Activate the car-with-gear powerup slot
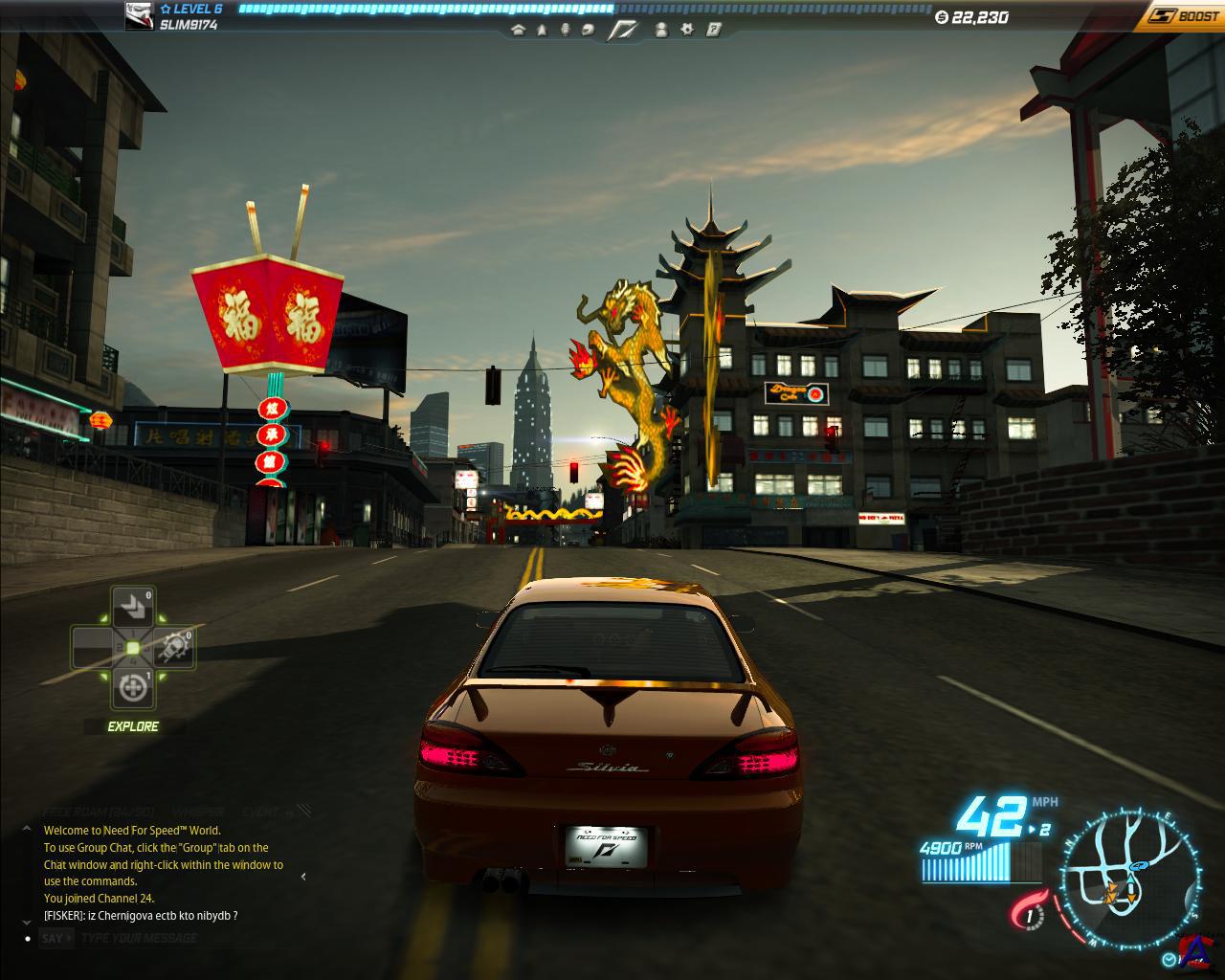This screenshot has width=1225, height=980. [x=175, y=648]
